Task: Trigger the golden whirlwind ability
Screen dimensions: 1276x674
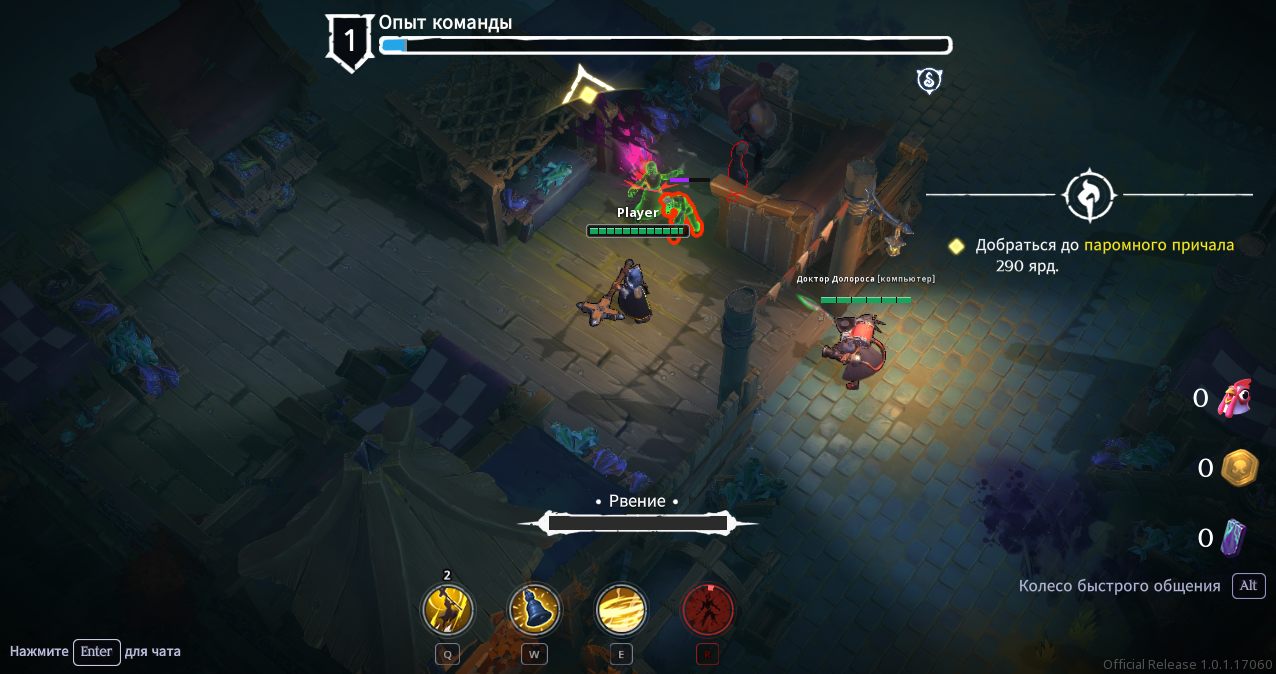Action: coord(621,609)
